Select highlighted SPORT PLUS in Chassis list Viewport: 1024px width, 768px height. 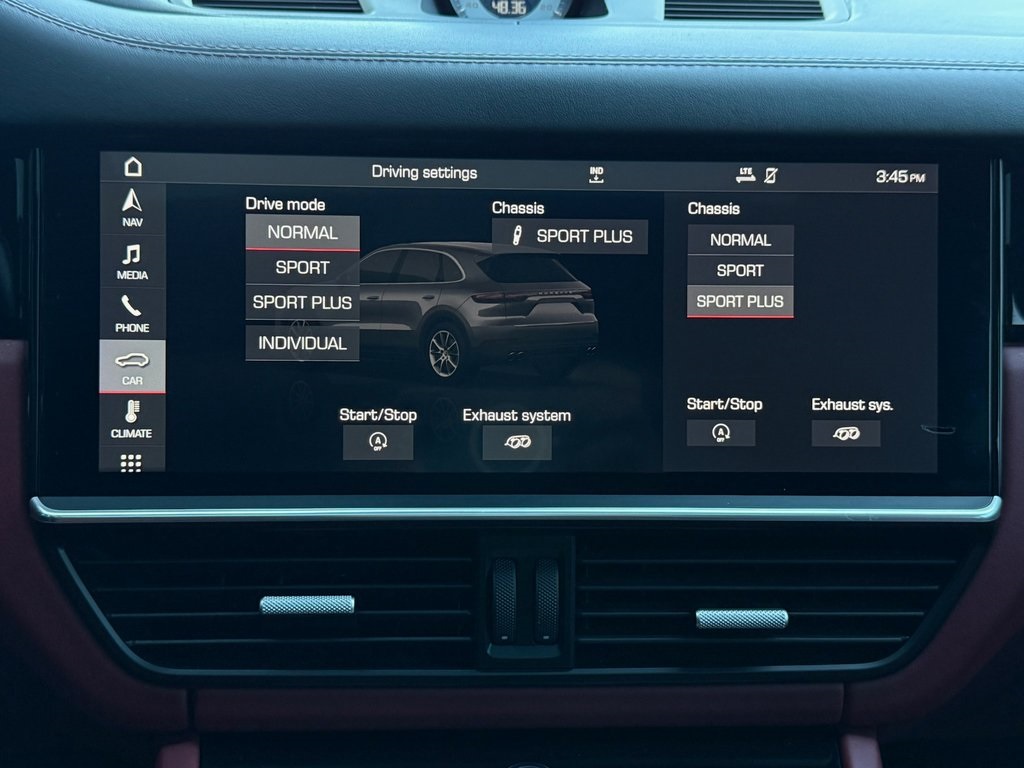pos(740,301)
